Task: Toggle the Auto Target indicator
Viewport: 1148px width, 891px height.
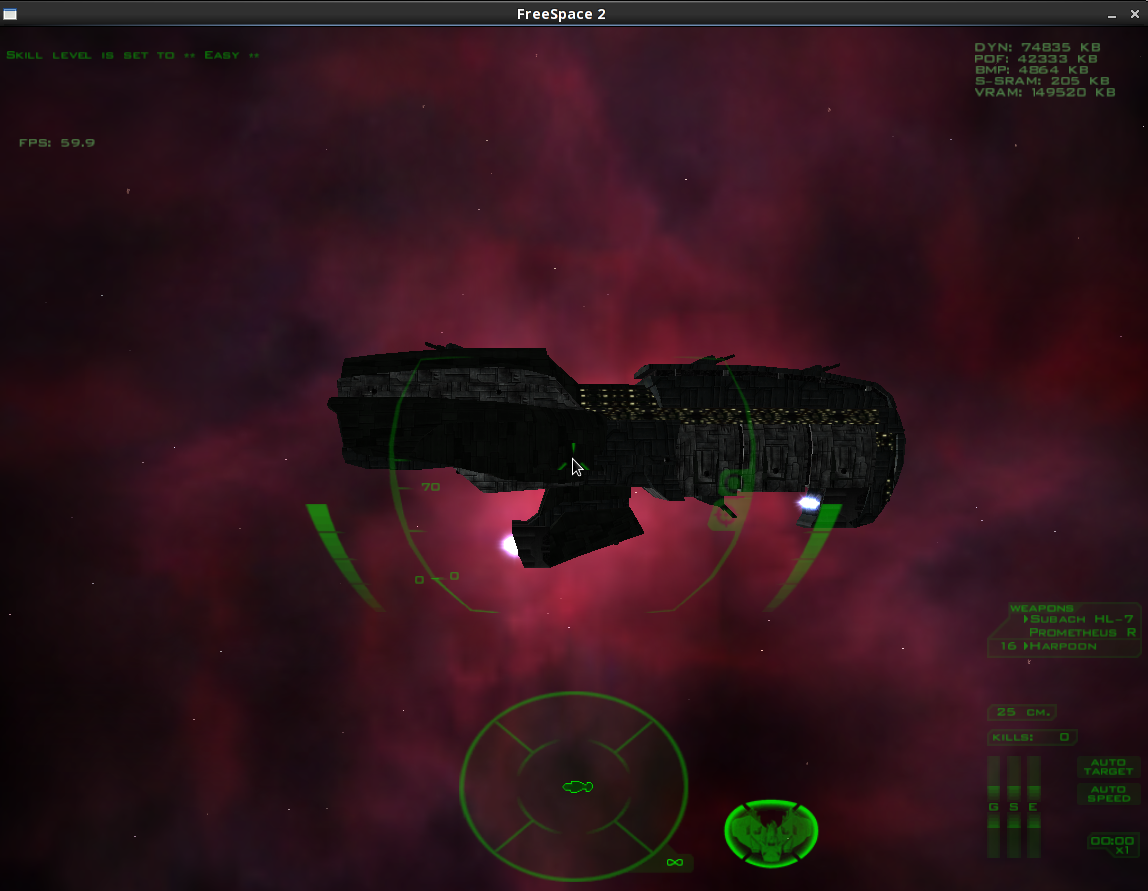Action: [1109, 767]
